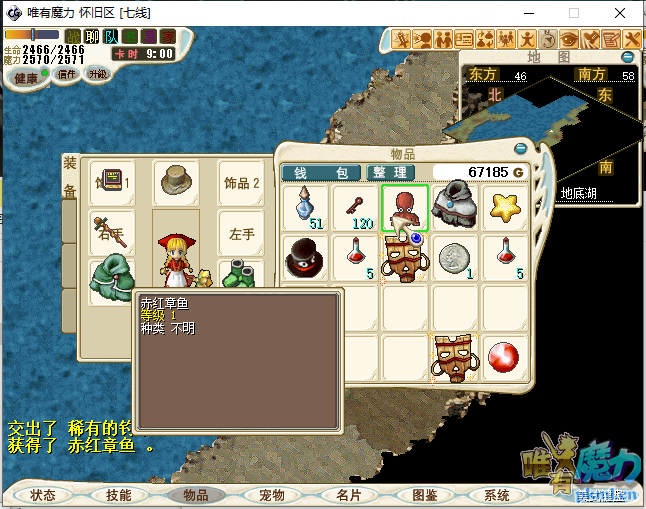Select the red octopus item slot
Viewport: 646px width, 509px height.
tap(405, 208)
